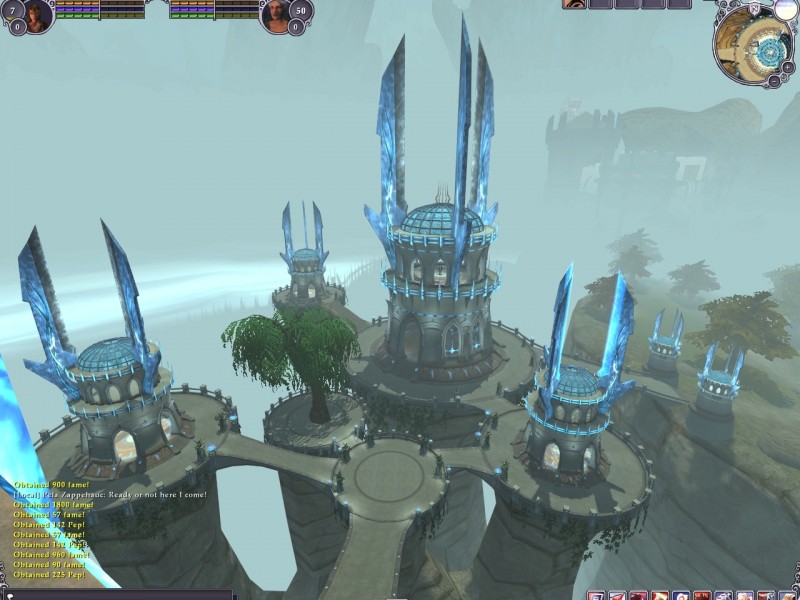Click the player character portrait
Image resolution: width=800 pixels, height=600 pixels.
click(x=37, y=15)
